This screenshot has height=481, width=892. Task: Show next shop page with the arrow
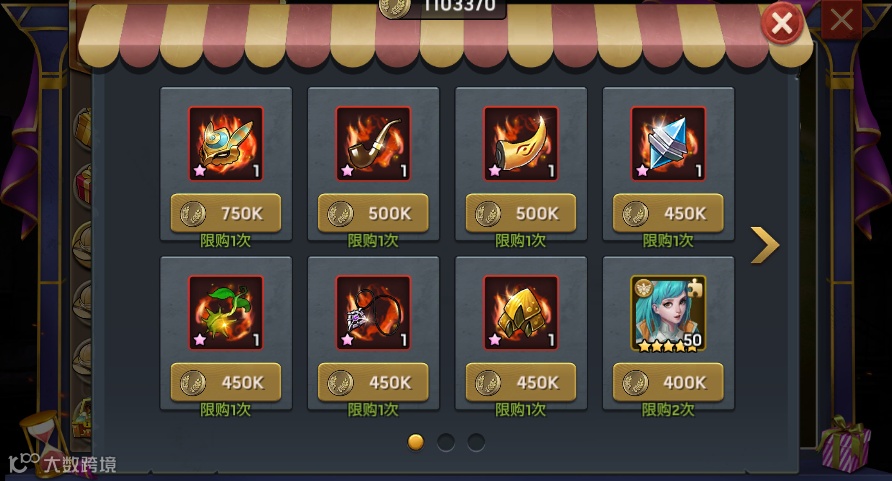764,244
